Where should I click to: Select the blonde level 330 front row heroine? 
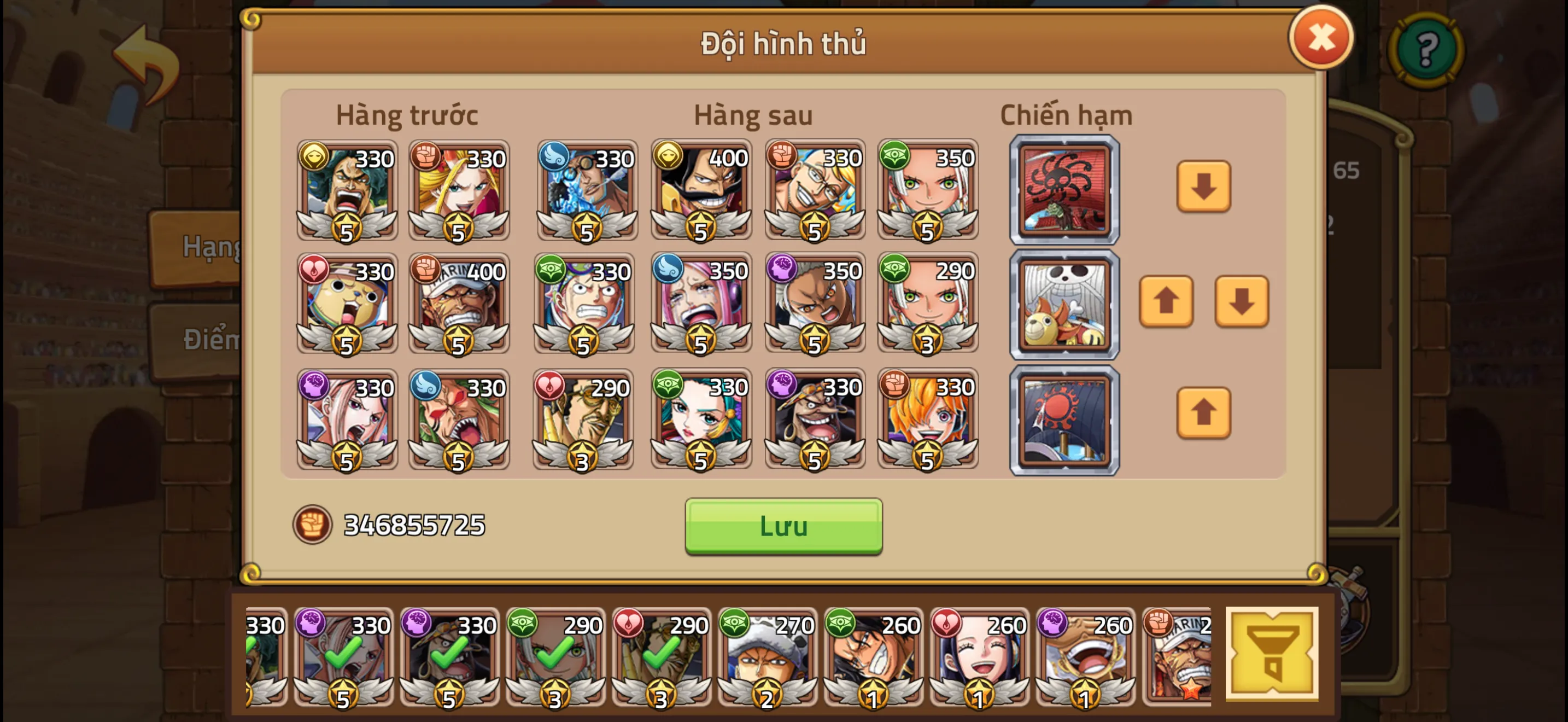point(458,189)
